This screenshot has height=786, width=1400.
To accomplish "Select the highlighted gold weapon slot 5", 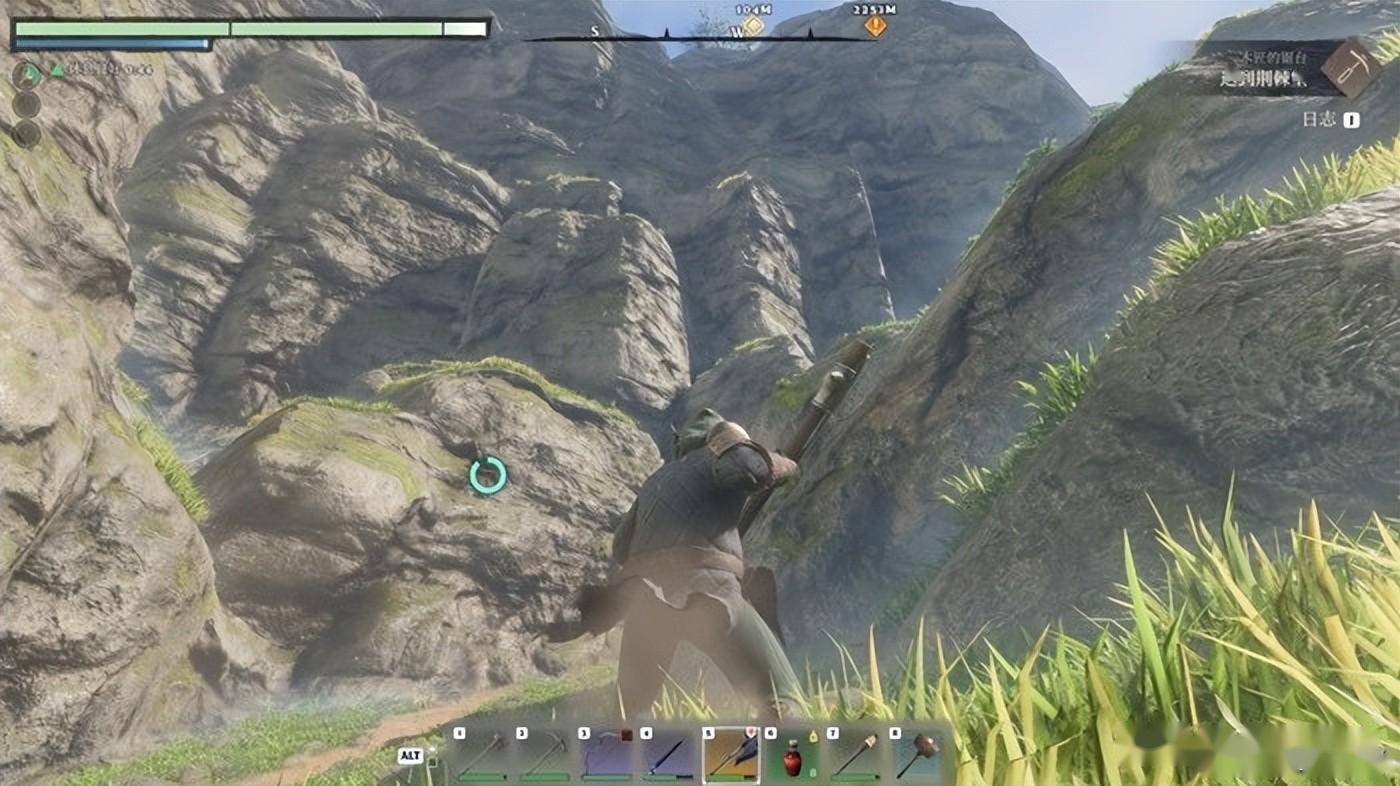I will 731,755.
